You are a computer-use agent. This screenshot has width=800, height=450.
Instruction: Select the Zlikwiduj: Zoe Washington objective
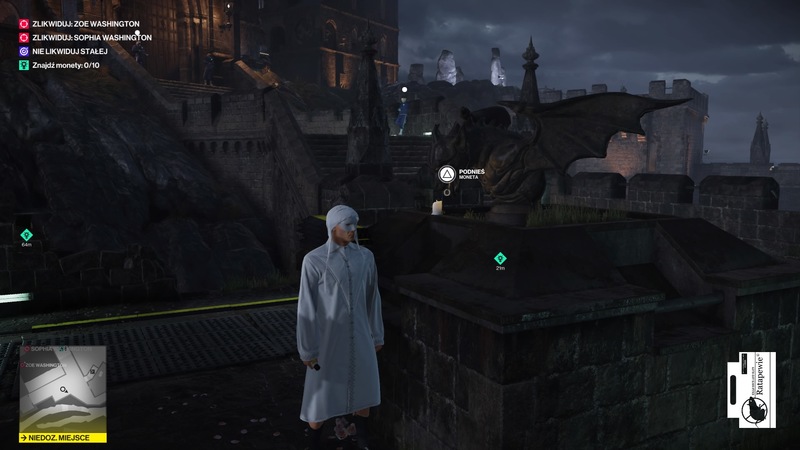point(83,22)
